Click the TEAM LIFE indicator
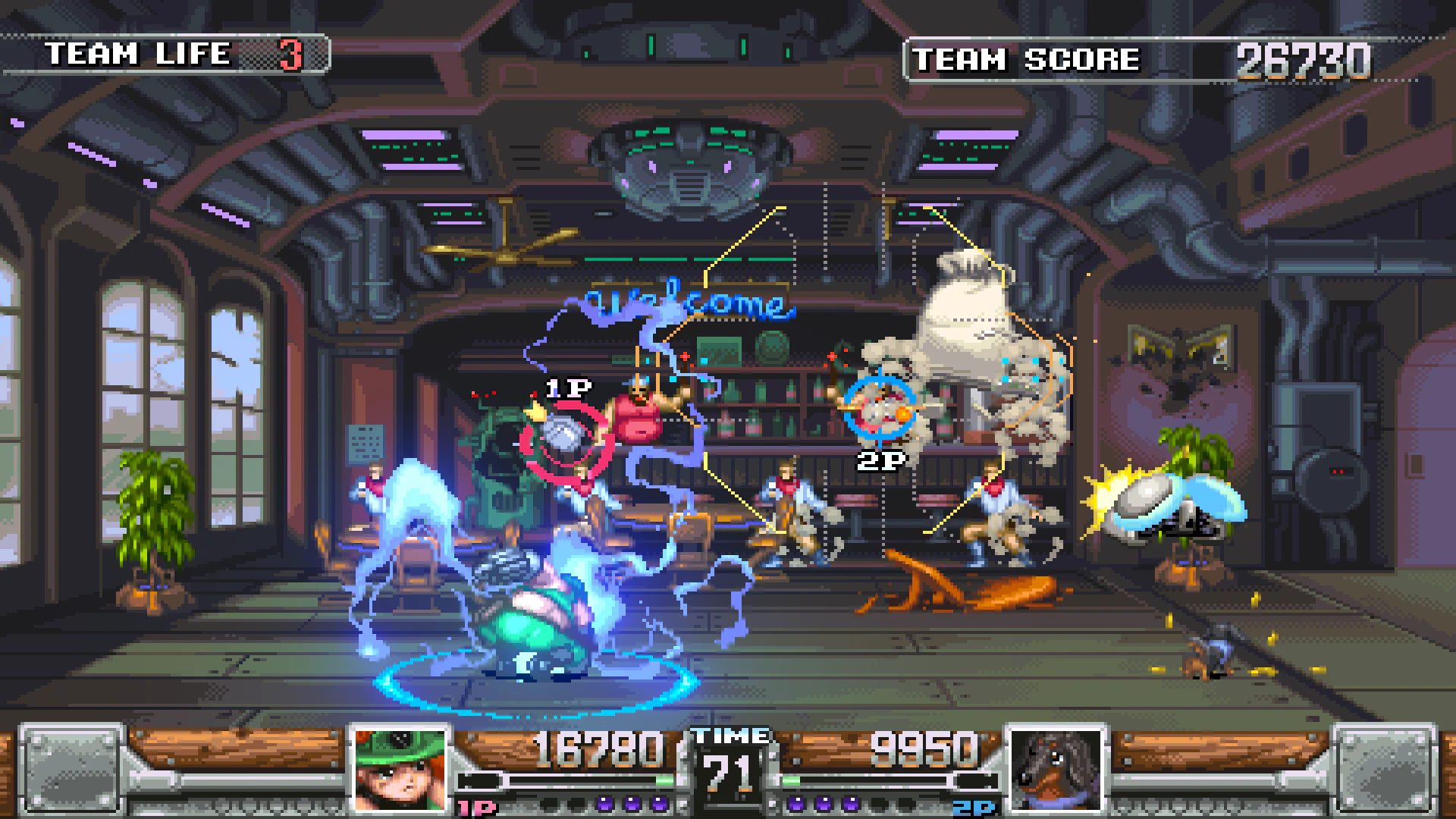This screenshot has height=819, width=1456. point(174,53)
